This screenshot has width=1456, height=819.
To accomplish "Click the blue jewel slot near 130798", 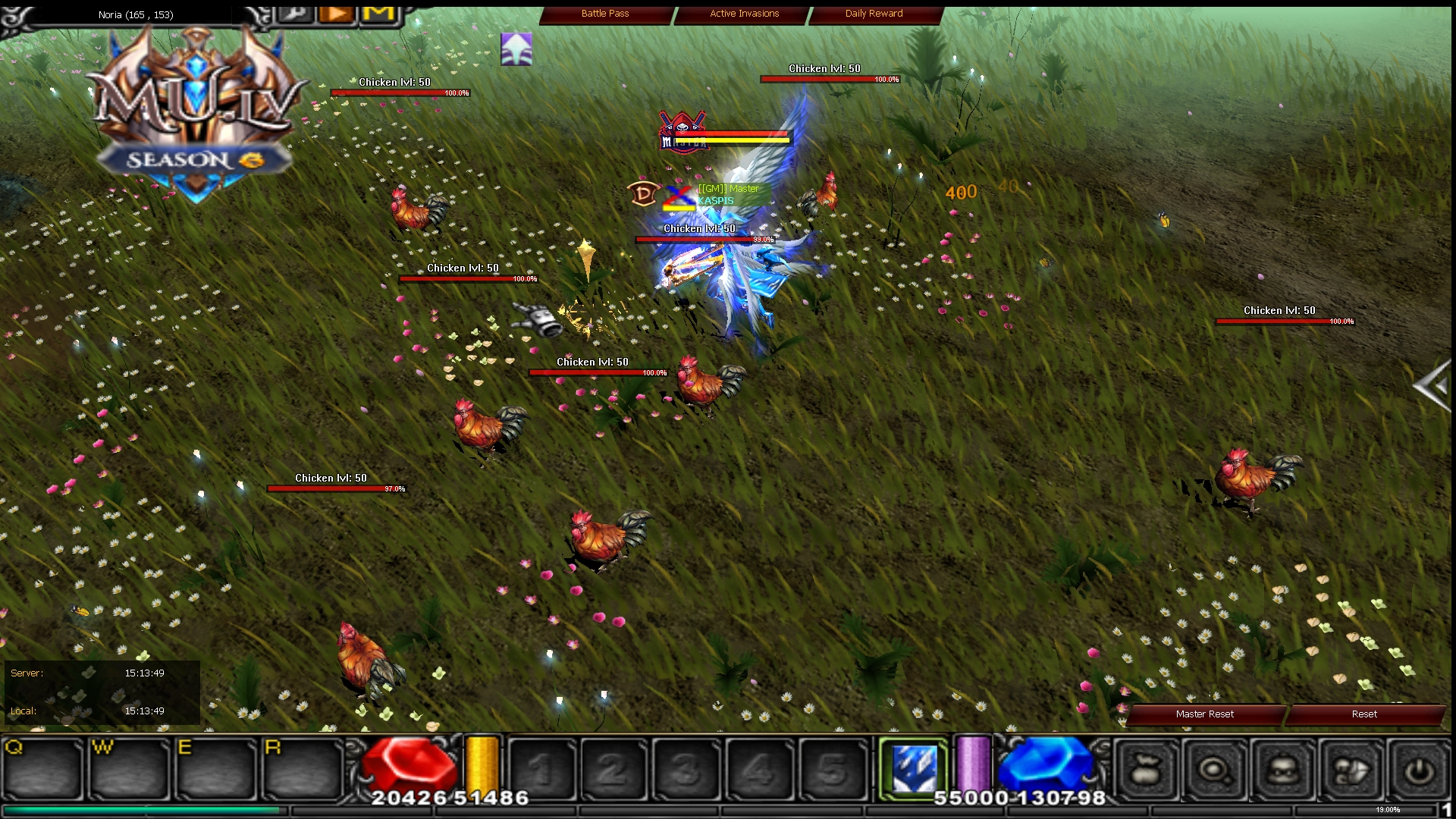I will click(x=1050, y=767).
